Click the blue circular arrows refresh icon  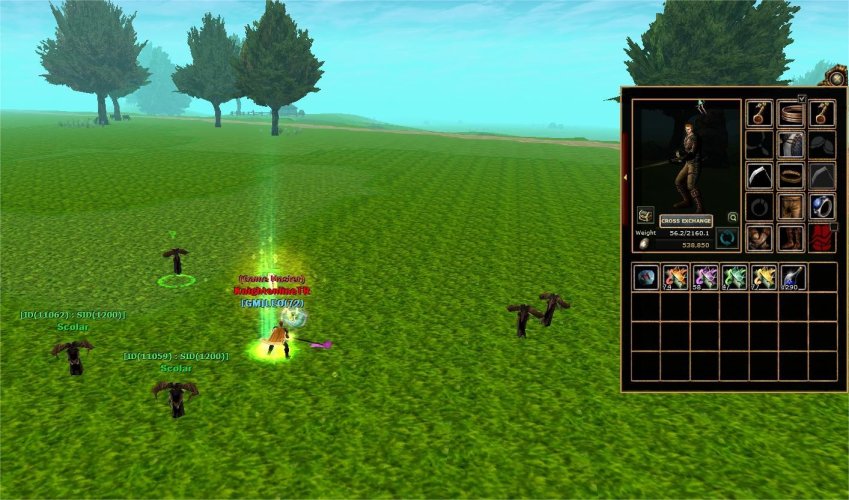tap(725, 238)
